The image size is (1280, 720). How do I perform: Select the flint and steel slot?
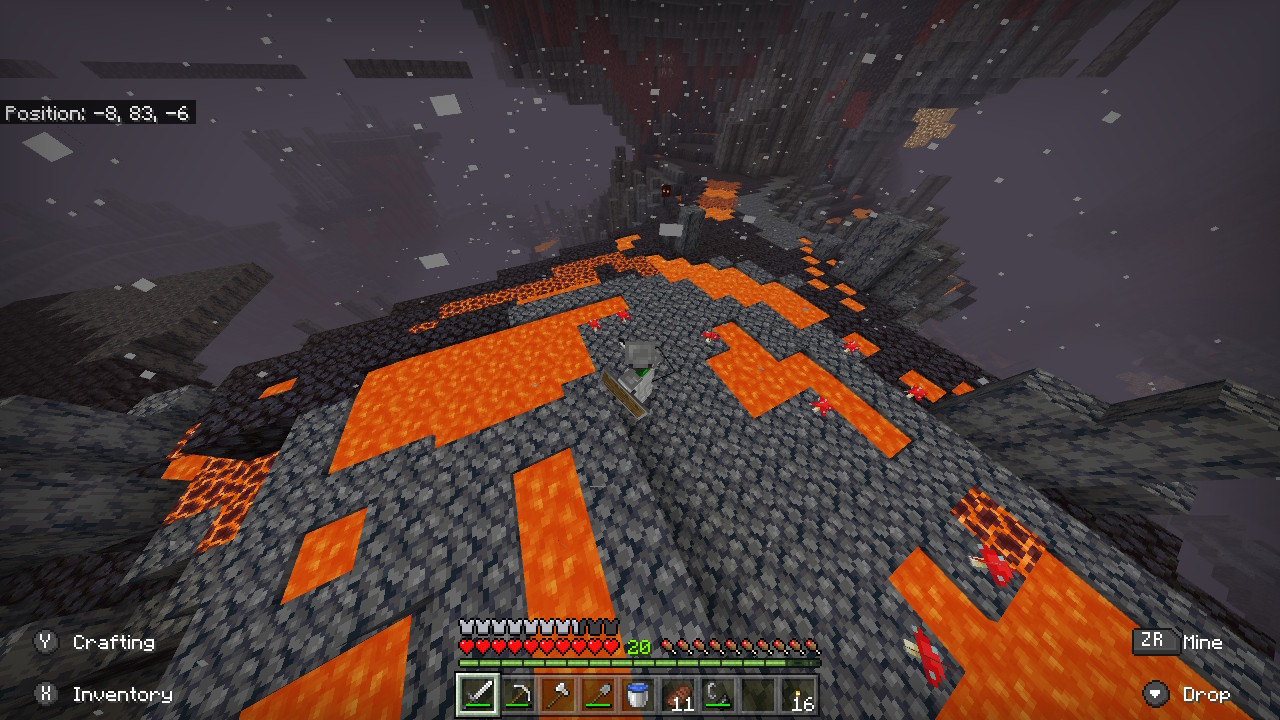pyautogui.click(x=718, y=695)
